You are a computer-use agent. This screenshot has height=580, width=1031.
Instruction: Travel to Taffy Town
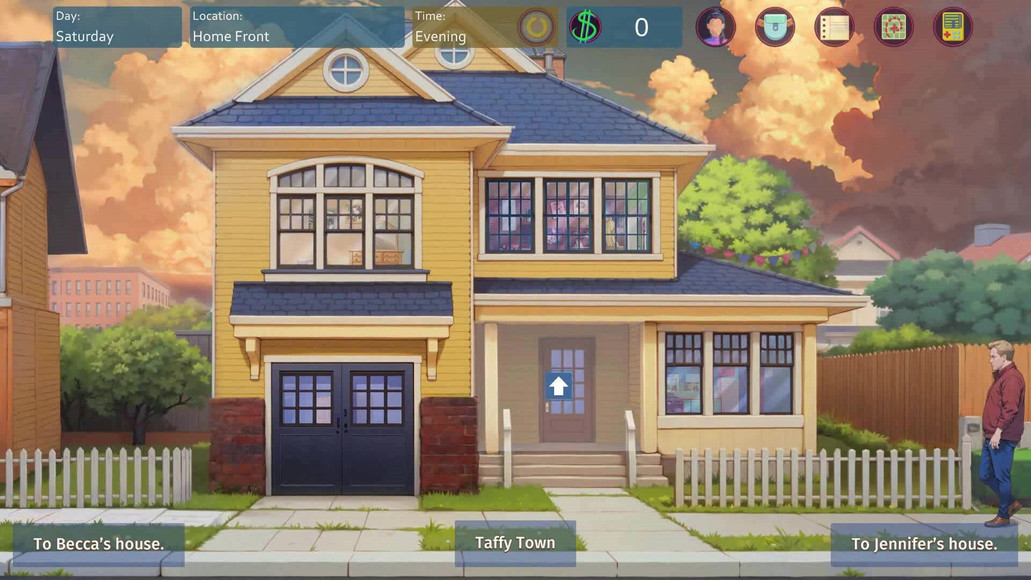tap(515, 543)
